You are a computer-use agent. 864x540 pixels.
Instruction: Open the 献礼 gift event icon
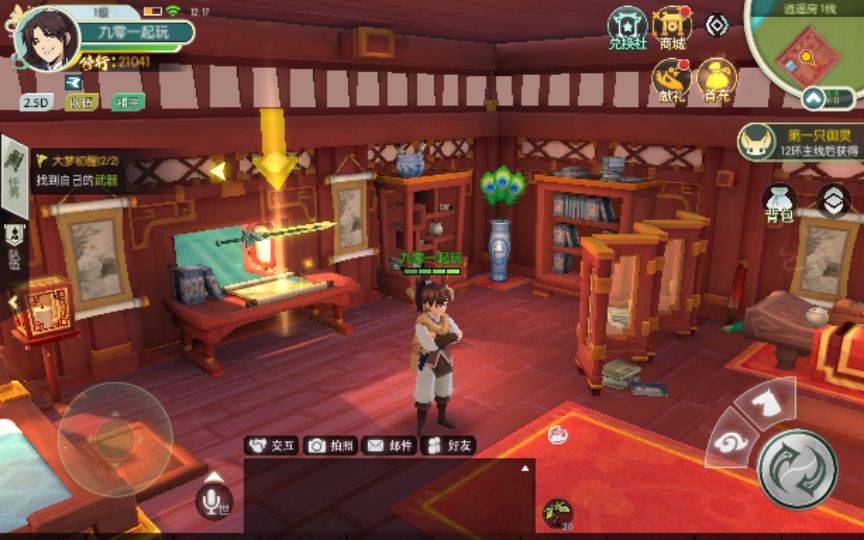[671, 80]
